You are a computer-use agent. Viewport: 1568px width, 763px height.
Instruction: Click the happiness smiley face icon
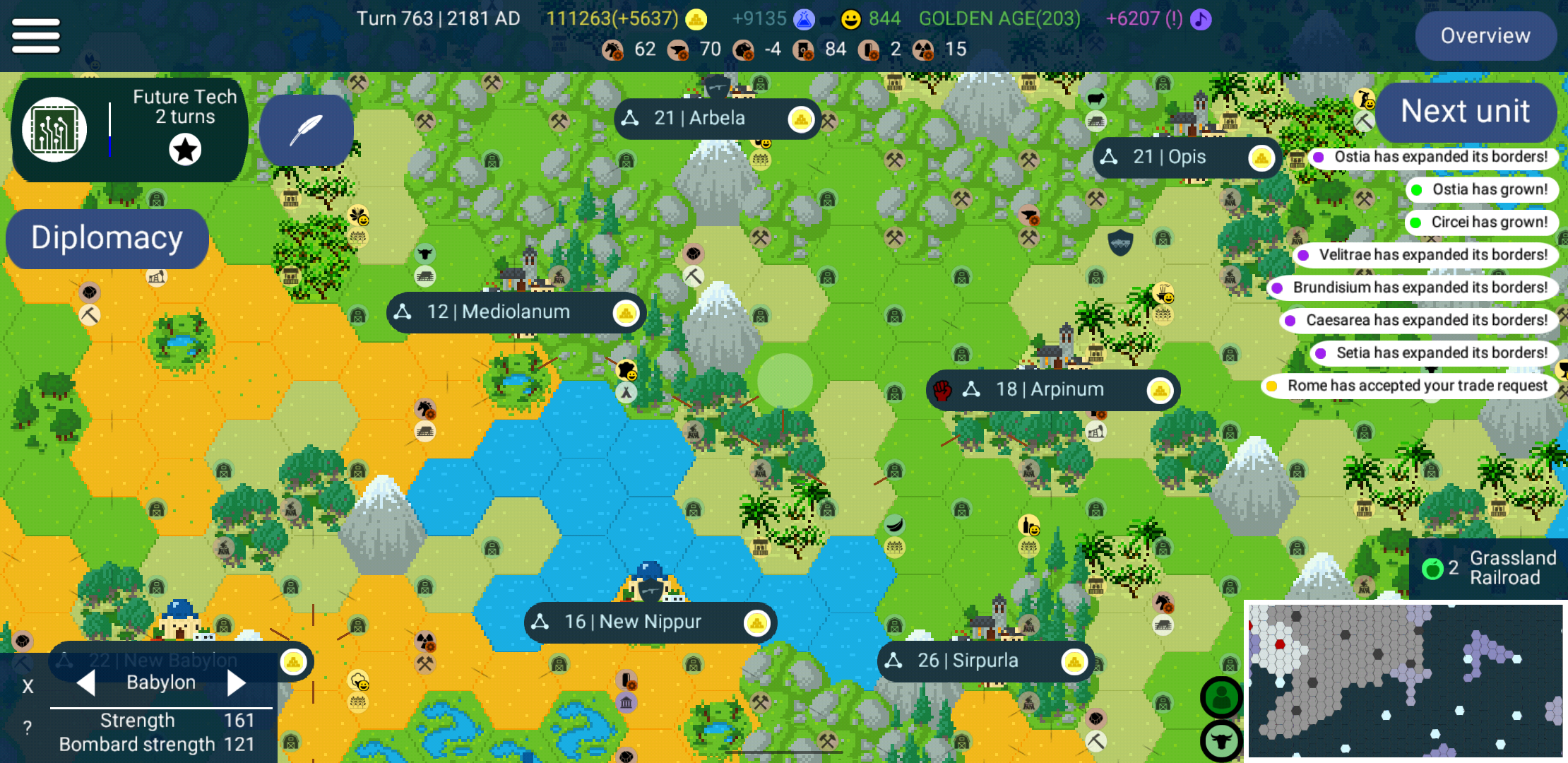[850, 19]
